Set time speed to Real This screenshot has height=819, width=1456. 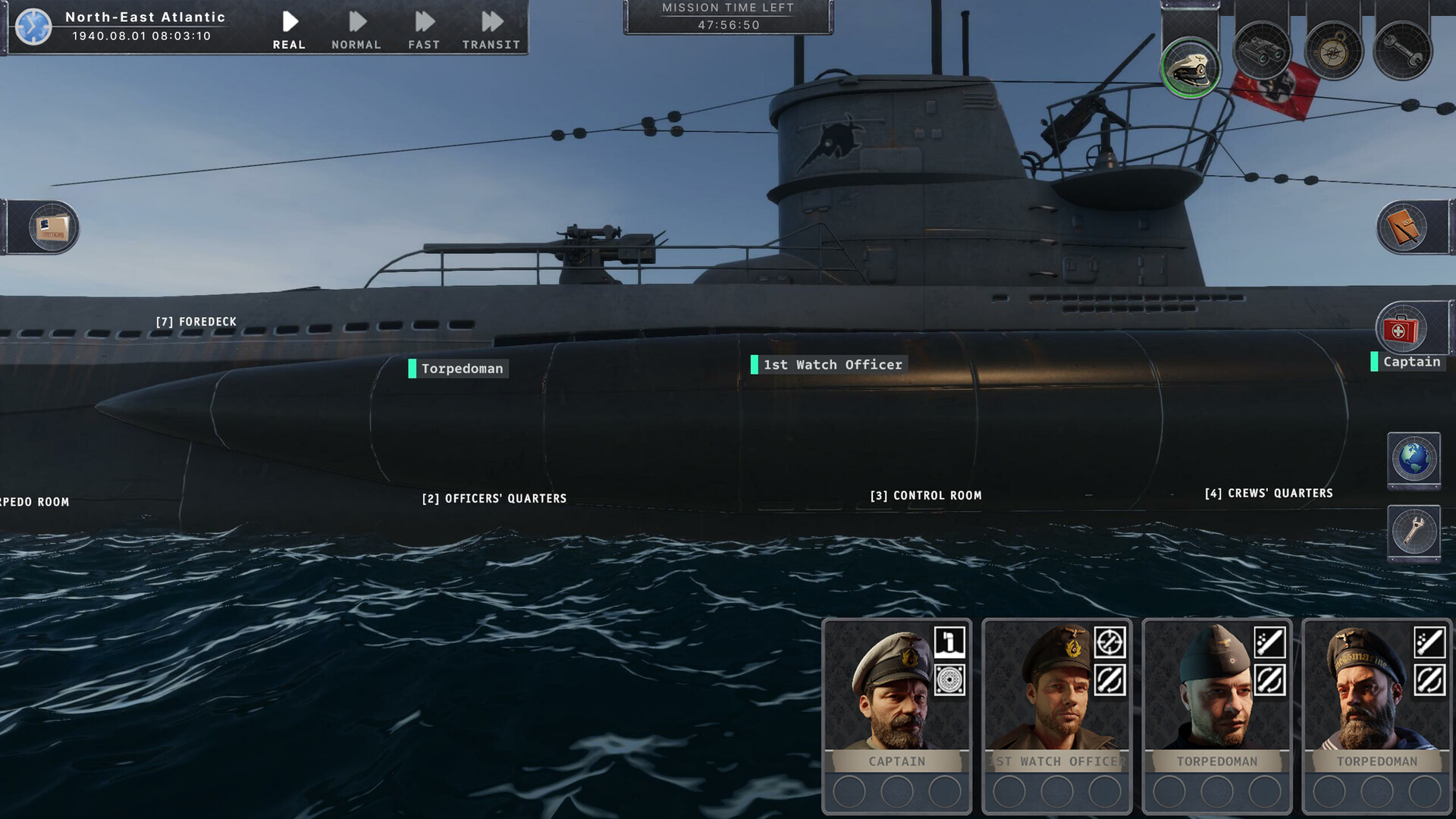coord(289,30)
